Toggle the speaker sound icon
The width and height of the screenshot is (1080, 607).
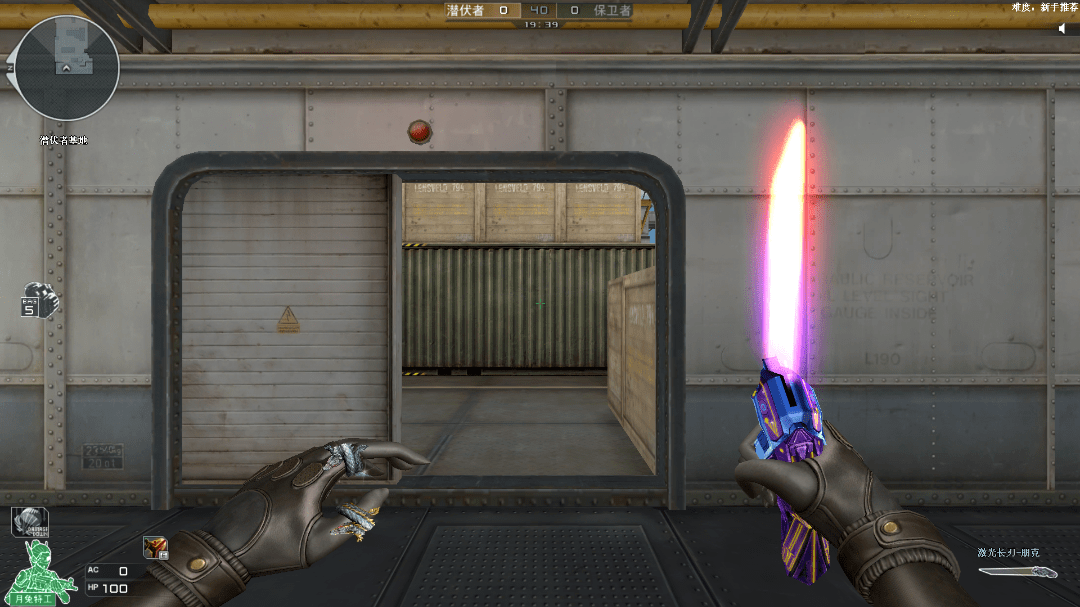(1065, 28)
